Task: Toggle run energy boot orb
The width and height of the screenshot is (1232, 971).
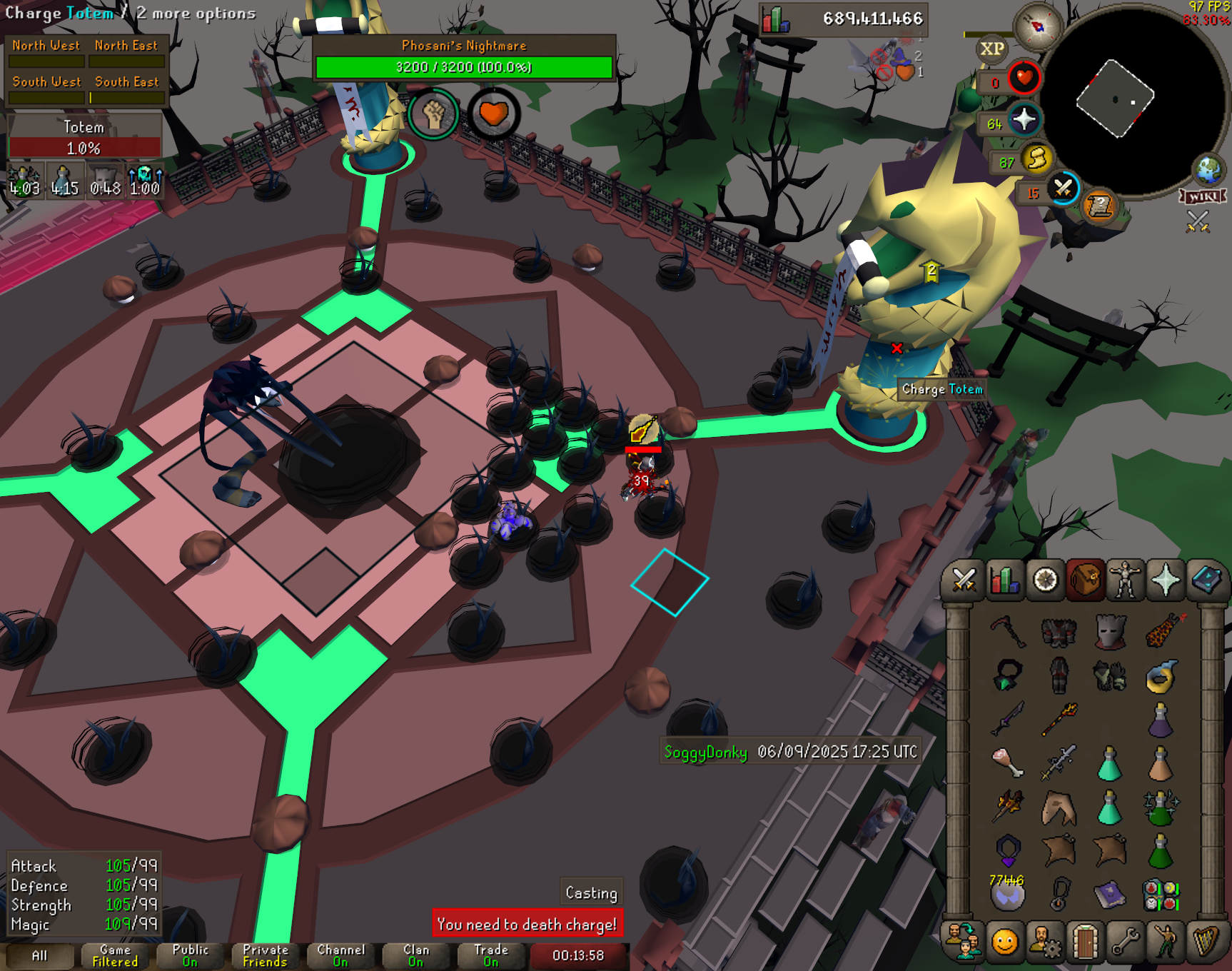Action: 1036,159
